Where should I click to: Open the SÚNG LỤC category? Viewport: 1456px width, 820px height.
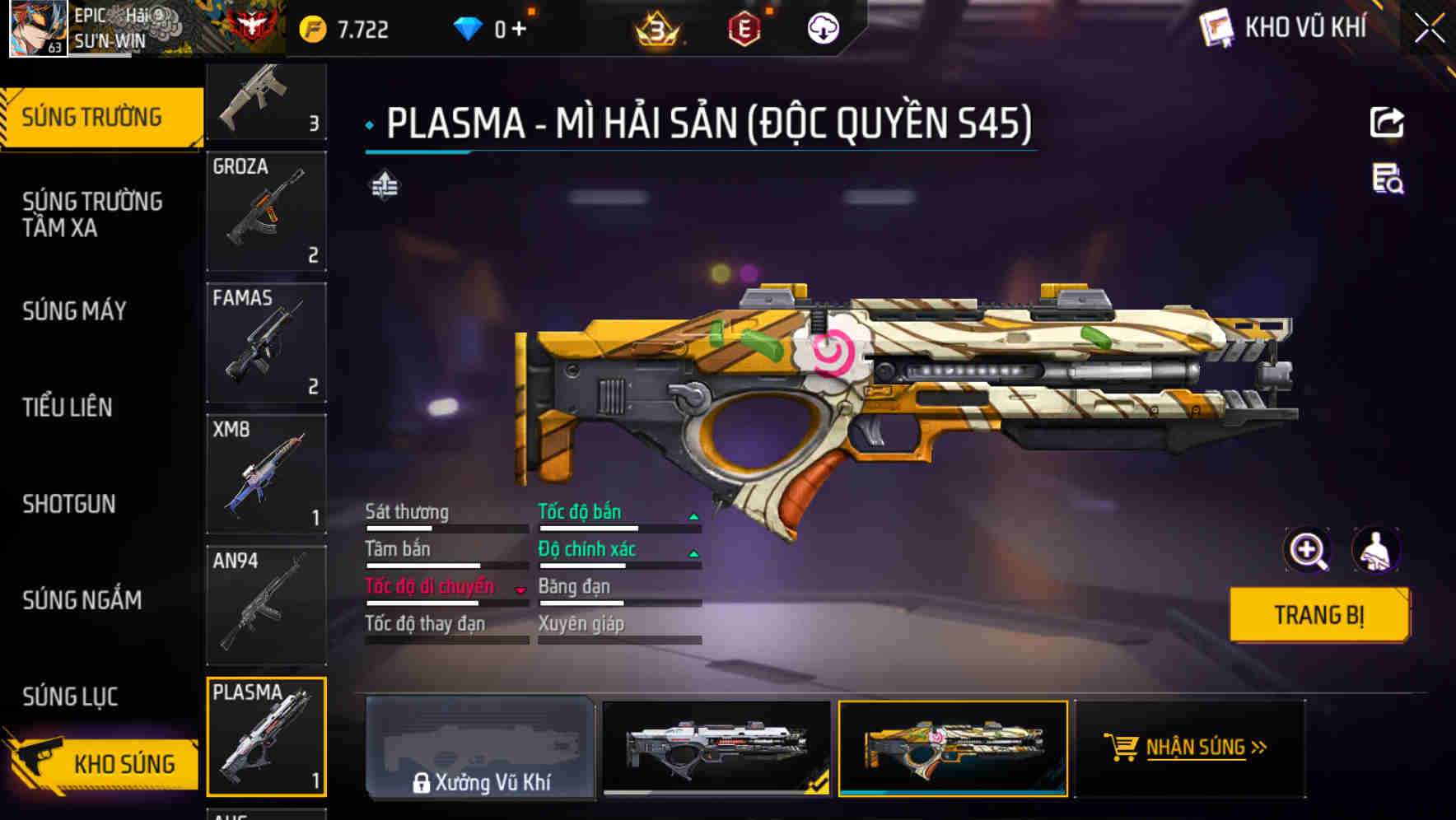[70, 697]
